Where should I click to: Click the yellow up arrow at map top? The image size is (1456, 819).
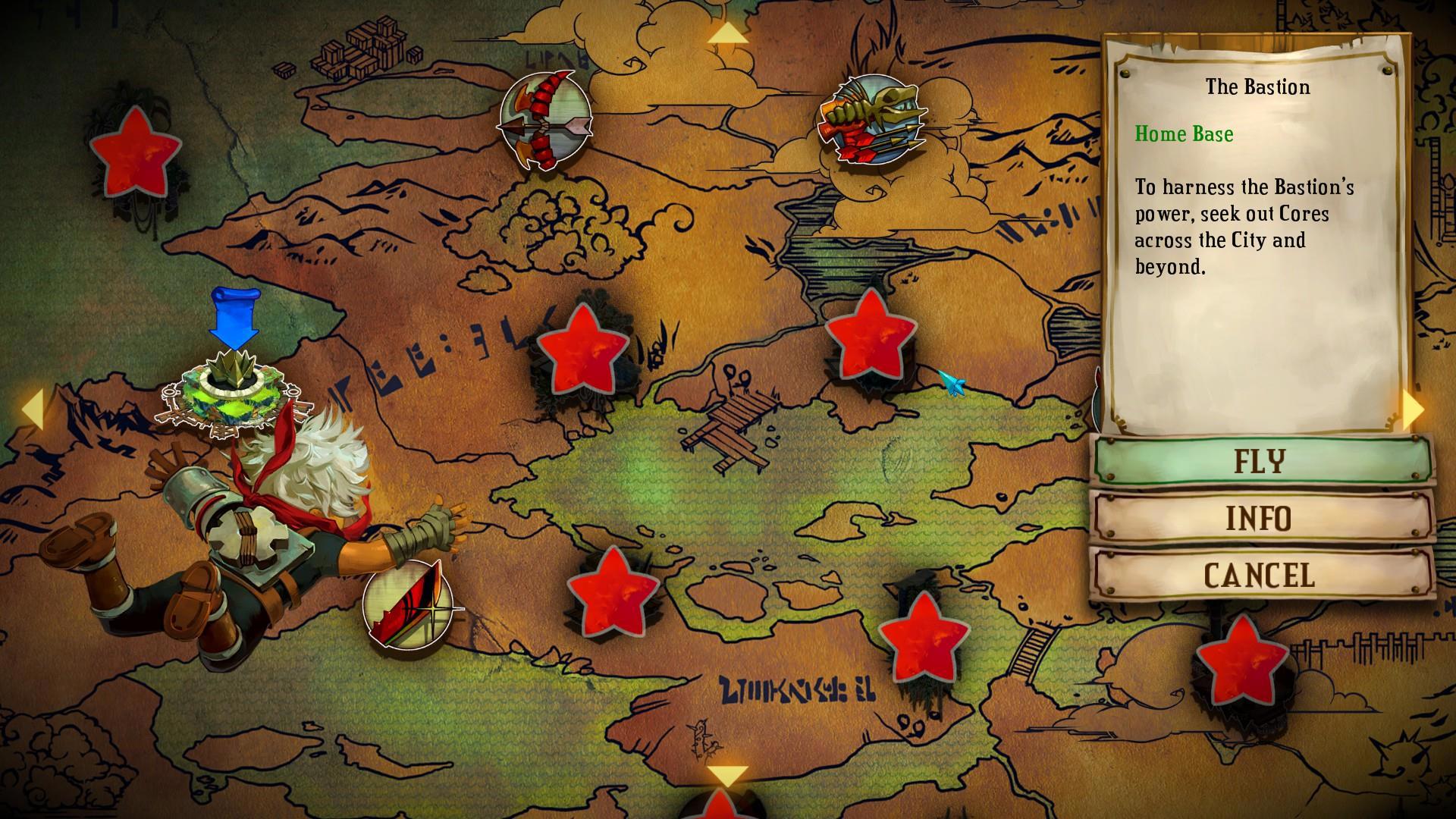(x=727, y=34)
